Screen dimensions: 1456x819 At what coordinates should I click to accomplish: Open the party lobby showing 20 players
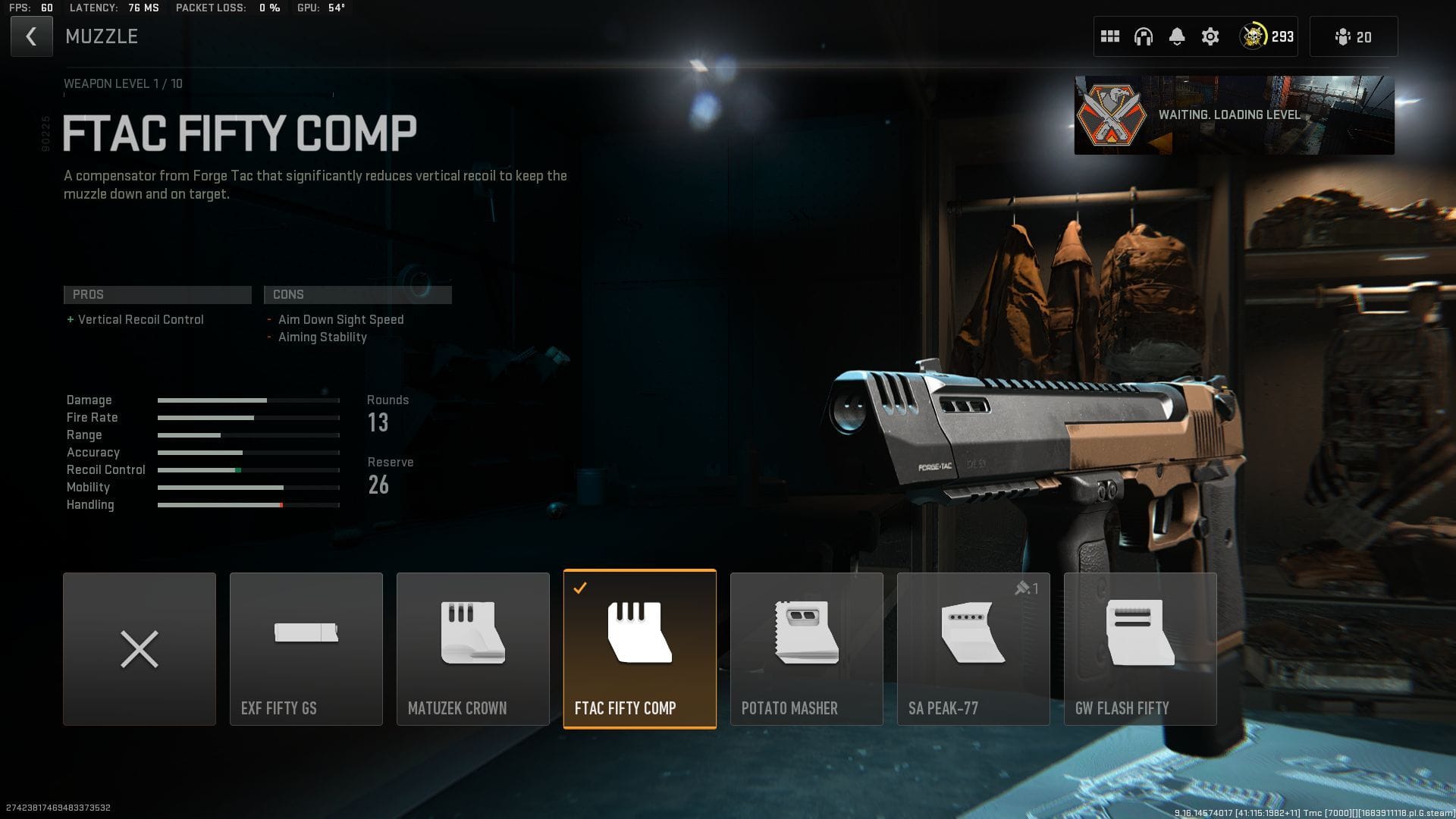1353,36
